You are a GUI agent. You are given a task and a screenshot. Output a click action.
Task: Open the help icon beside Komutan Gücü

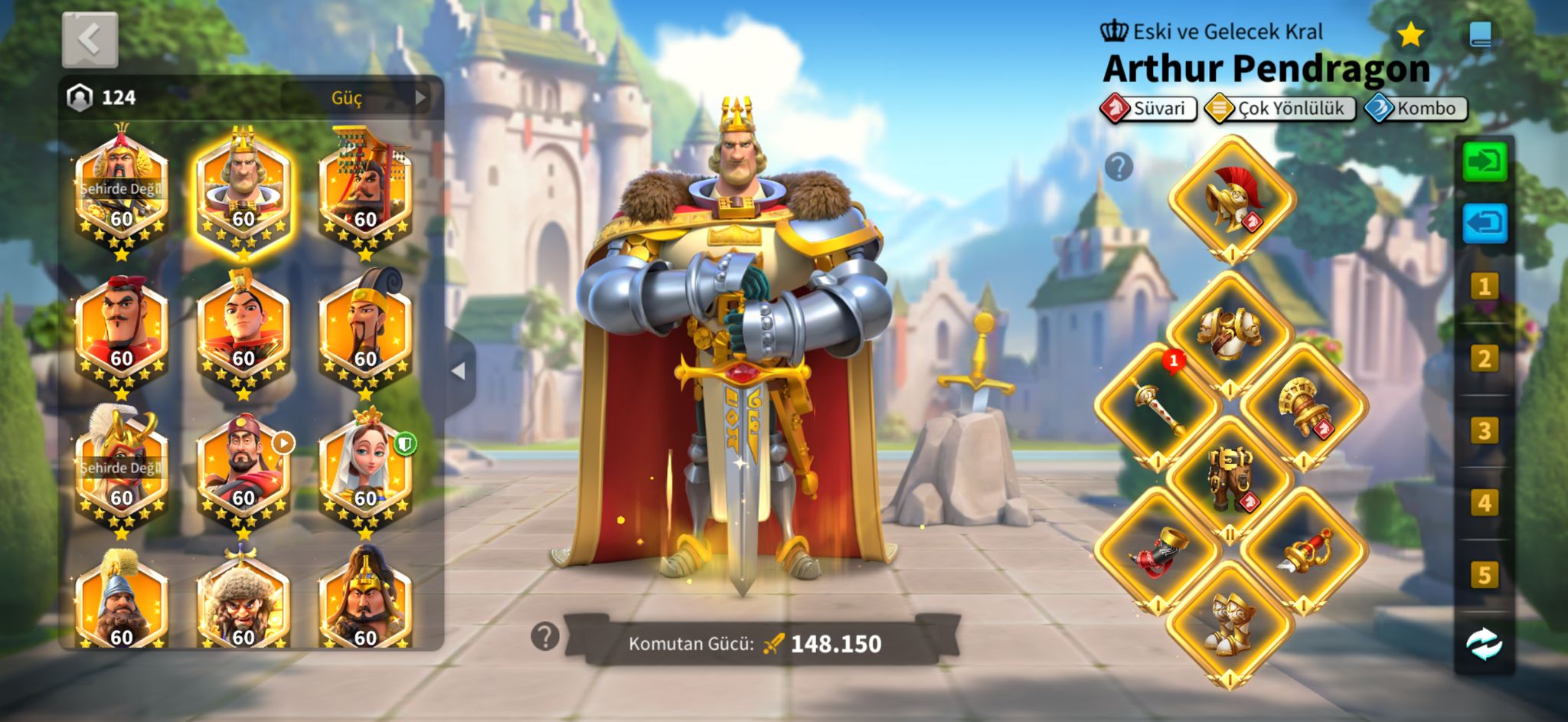pos(545,636)
